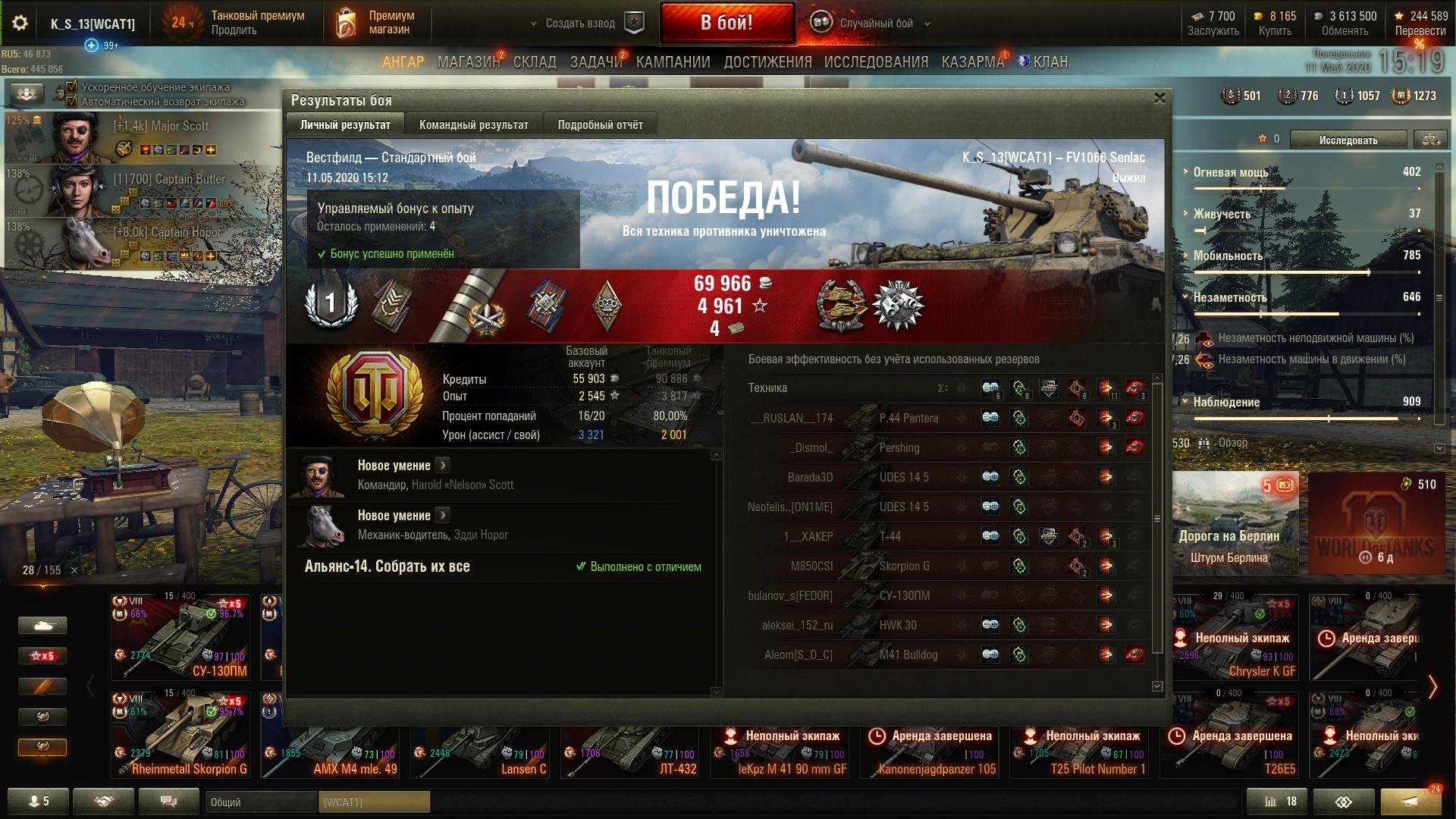Click the Исследовать button
Screen dimensions: 1456x819
click(x=1348, y=140)
